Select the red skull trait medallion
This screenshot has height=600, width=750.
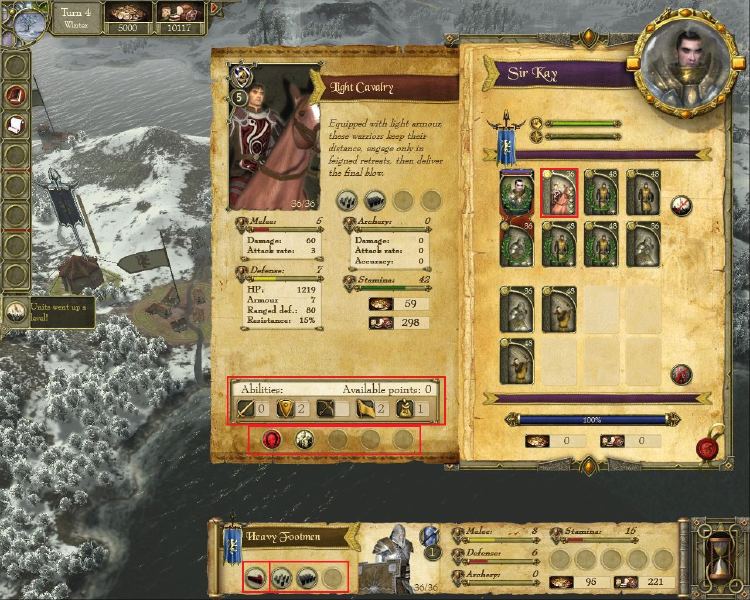tap(271, 437)
